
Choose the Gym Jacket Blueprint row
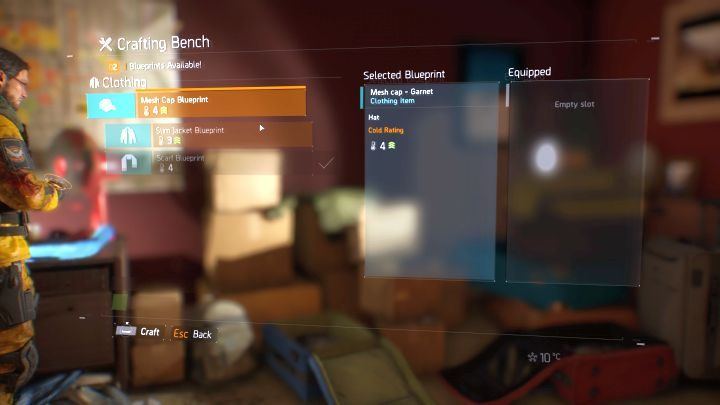pos(208,135)
